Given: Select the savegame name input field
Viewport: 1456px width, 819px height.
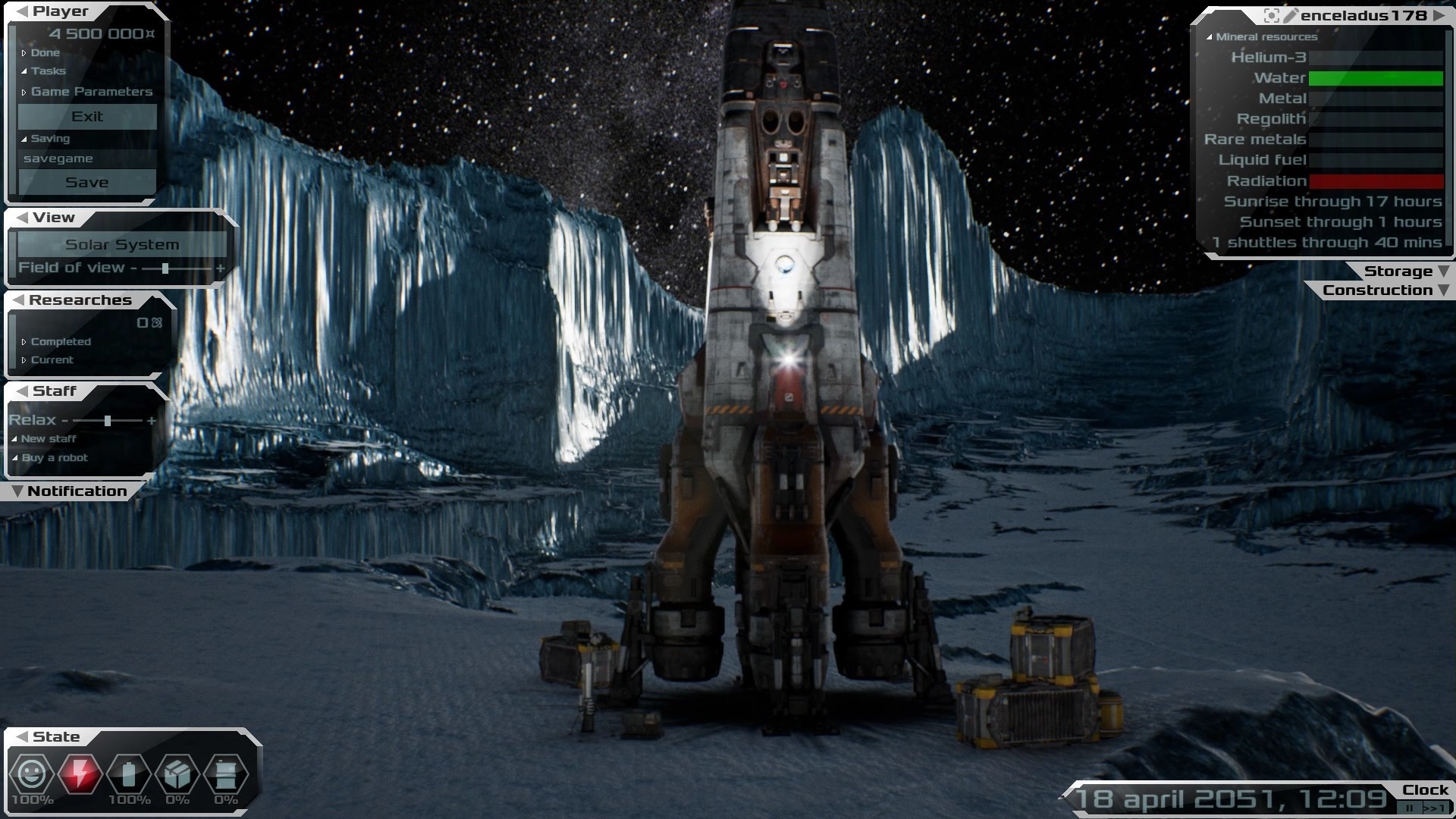Looking at the screenshot, I should click(87, 158).
